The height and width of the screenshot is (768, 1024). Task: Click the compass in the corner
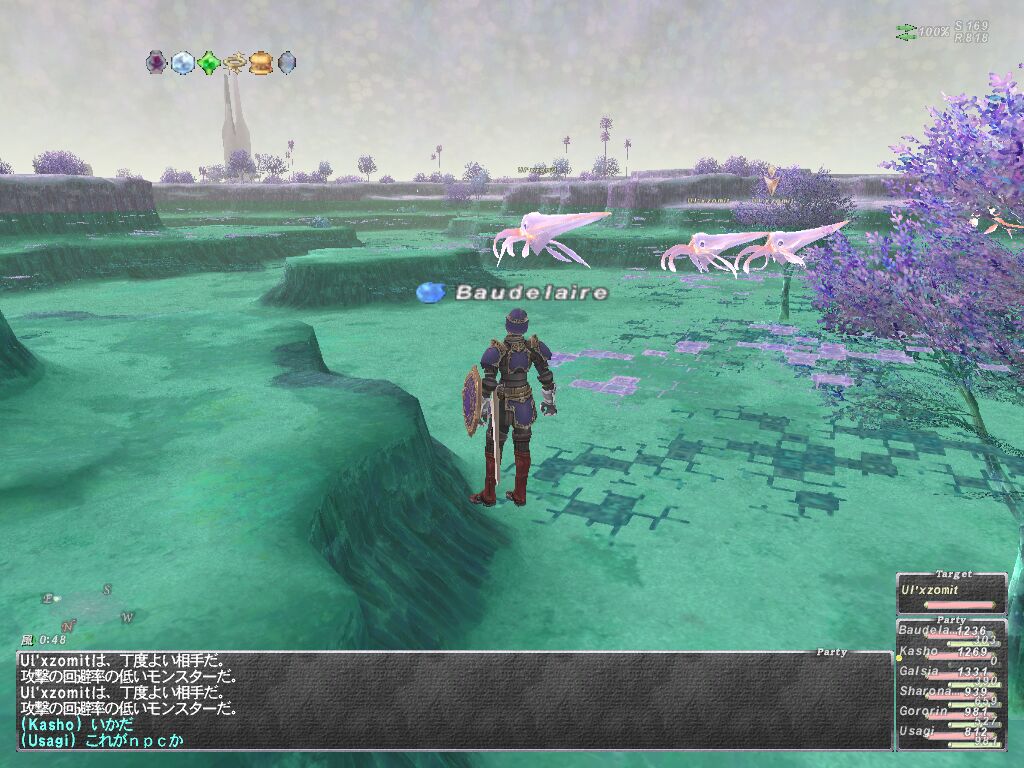88,607
